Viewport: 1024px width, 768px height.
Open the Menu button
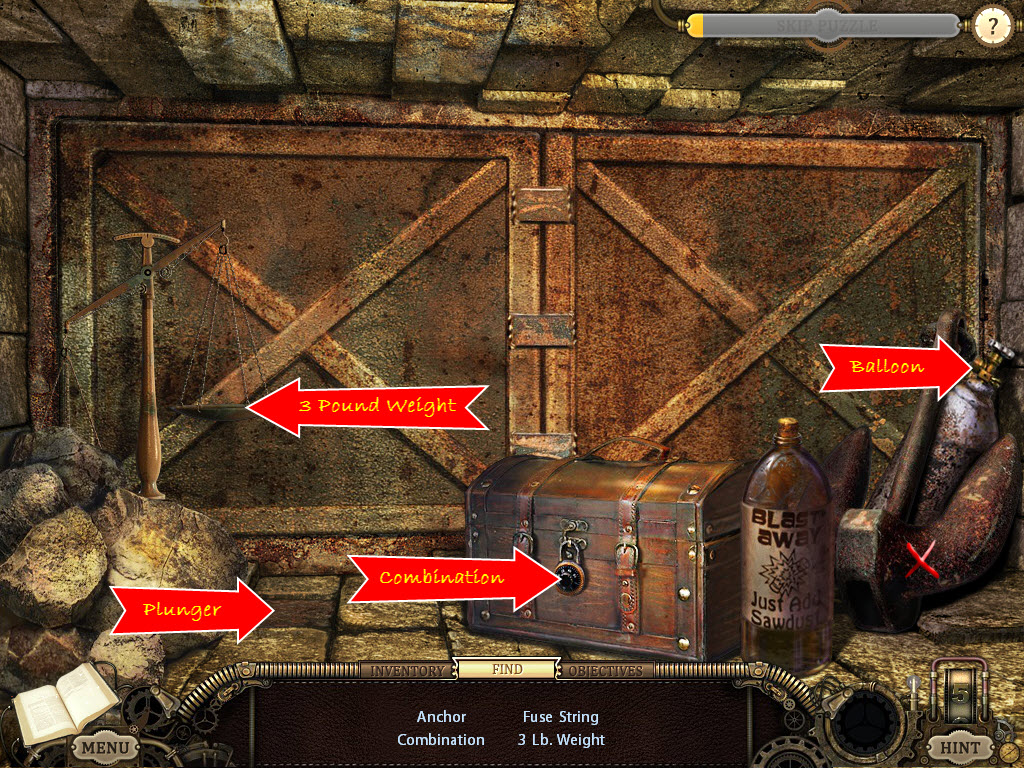[105, 746]
